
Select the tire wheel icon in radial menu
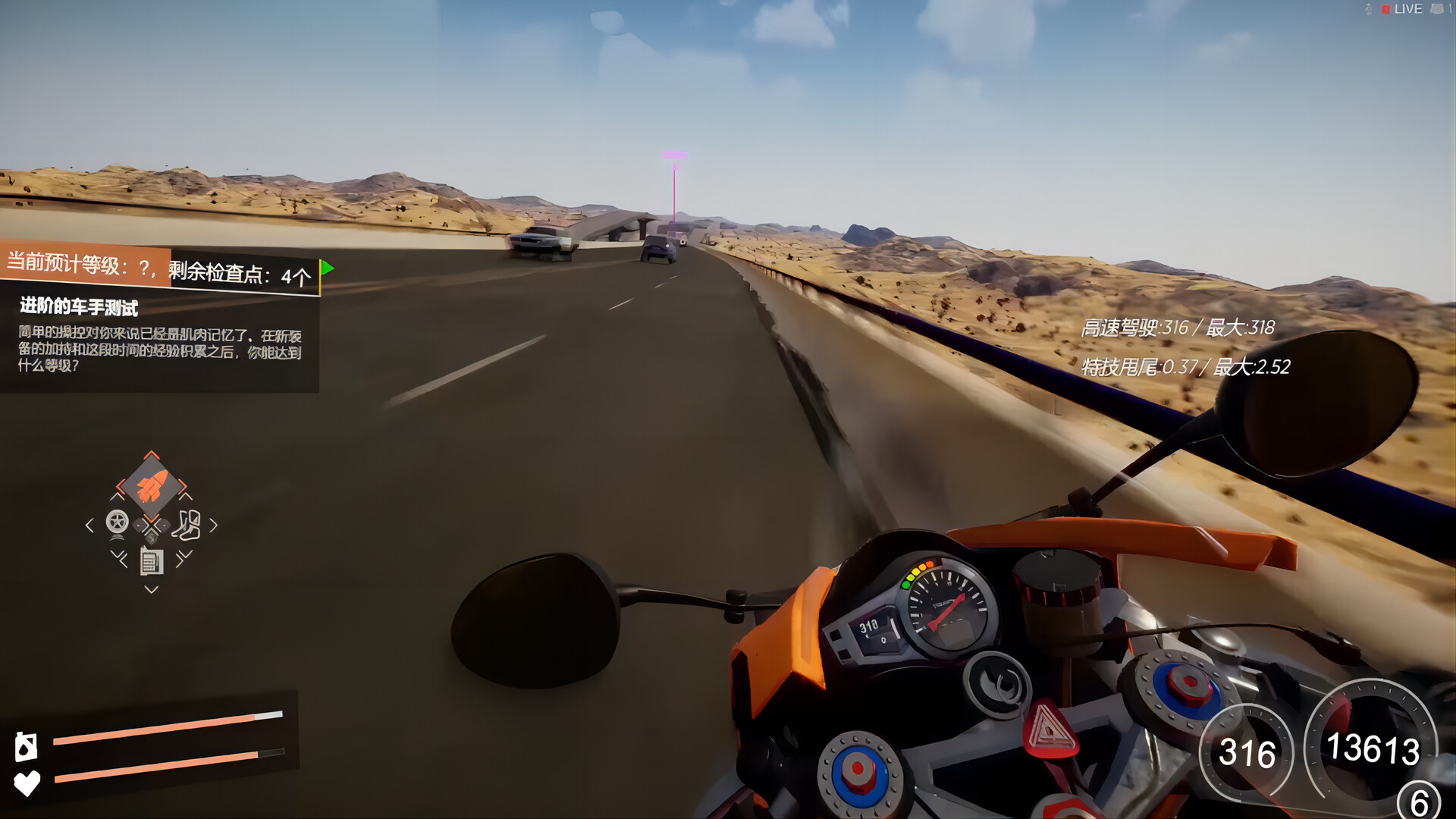pyautogui.click(x=117, y=522)
